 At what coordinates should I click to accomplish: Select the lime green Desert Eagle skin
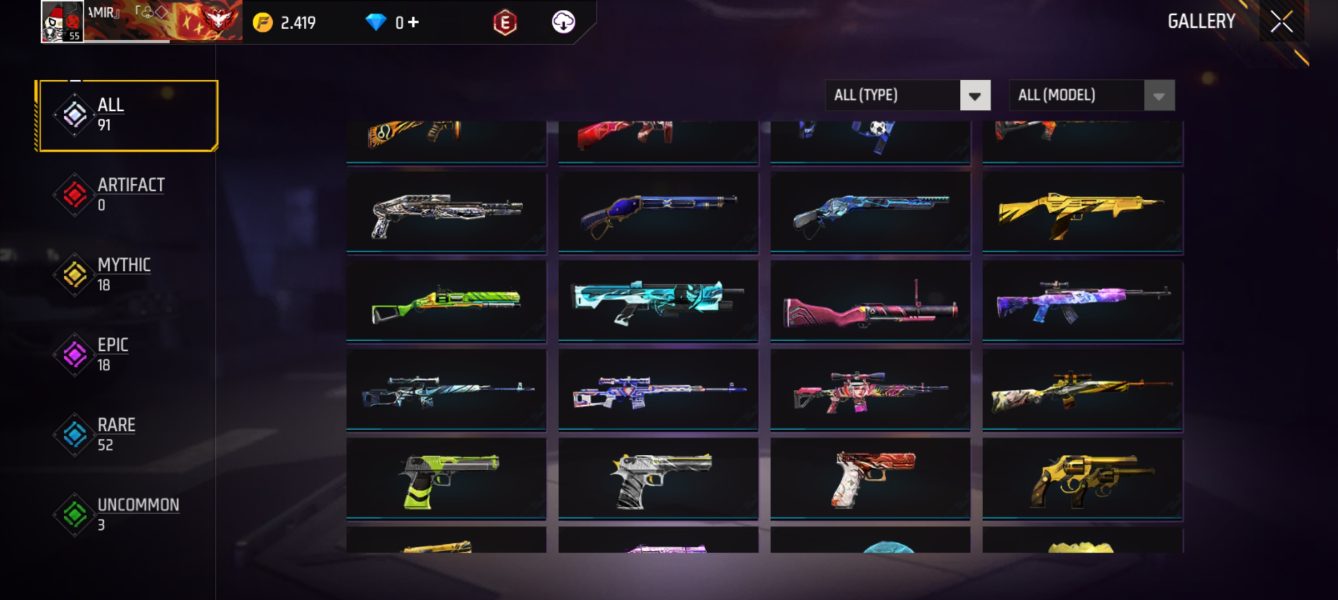coord(446,477)
